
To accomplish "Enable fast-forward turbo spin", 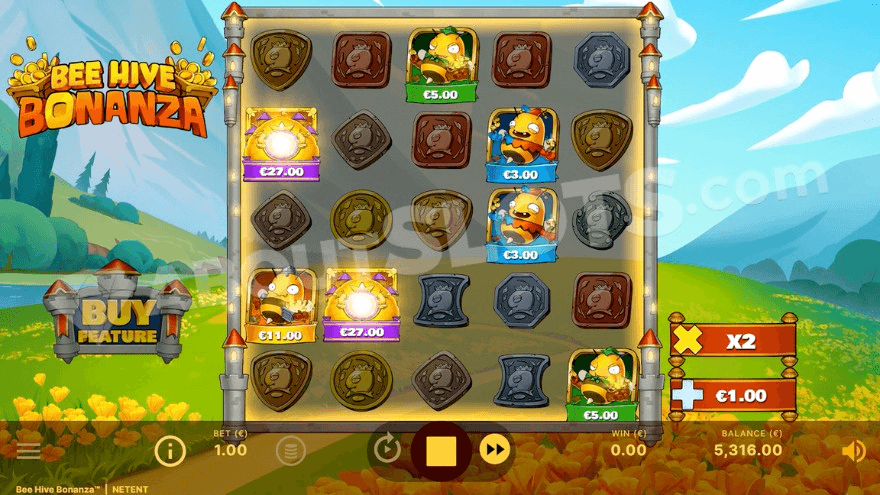I will coord(494,450).
